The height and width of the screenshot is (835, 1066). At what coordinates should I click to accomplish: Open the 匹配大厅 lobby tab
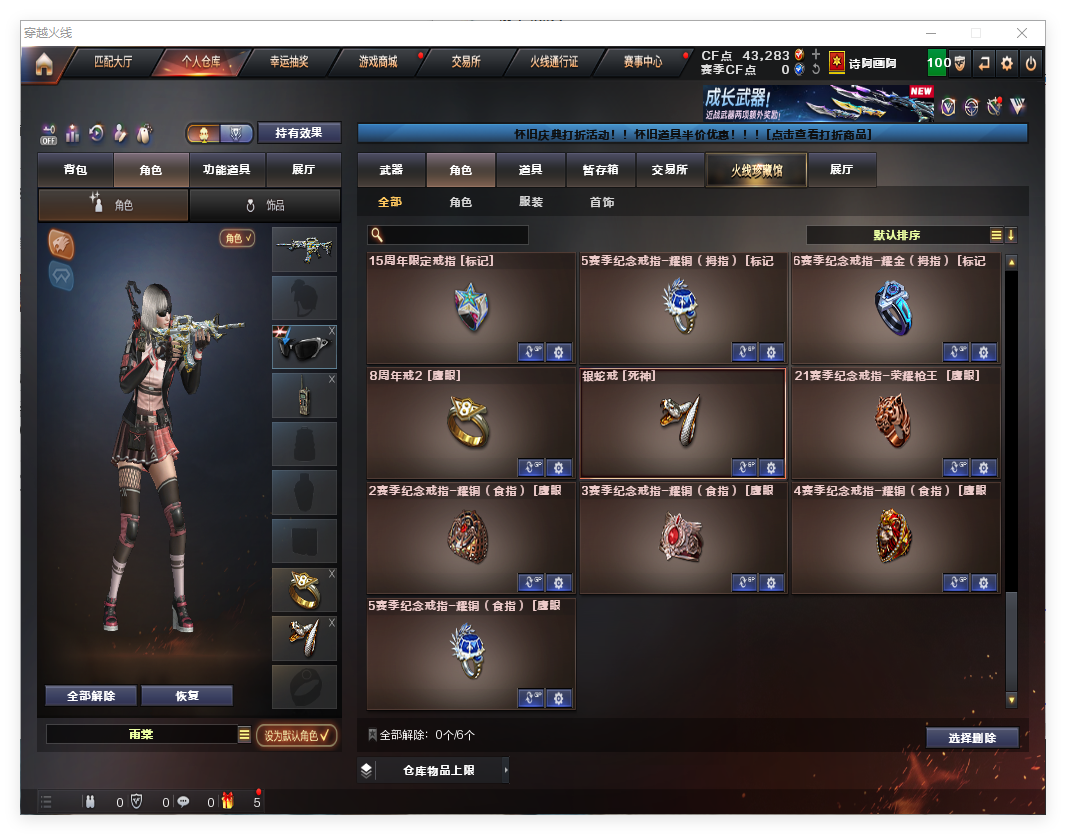112,62
